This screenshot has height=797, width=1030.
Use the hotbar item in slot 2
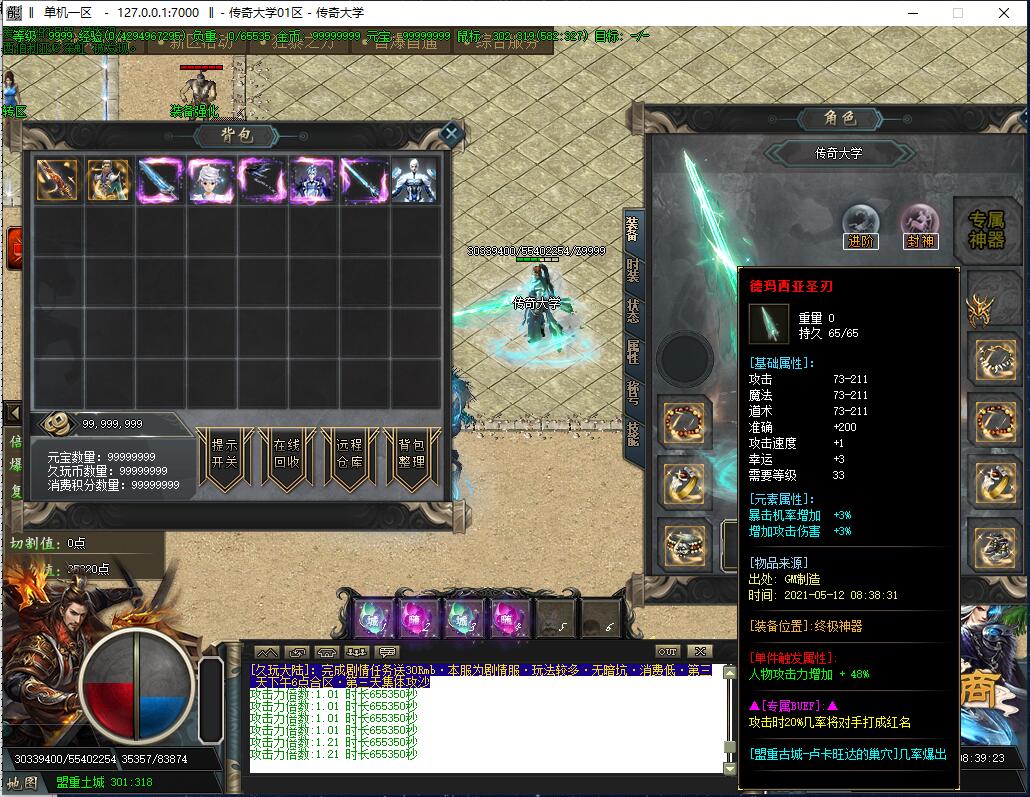pos(419,617)
